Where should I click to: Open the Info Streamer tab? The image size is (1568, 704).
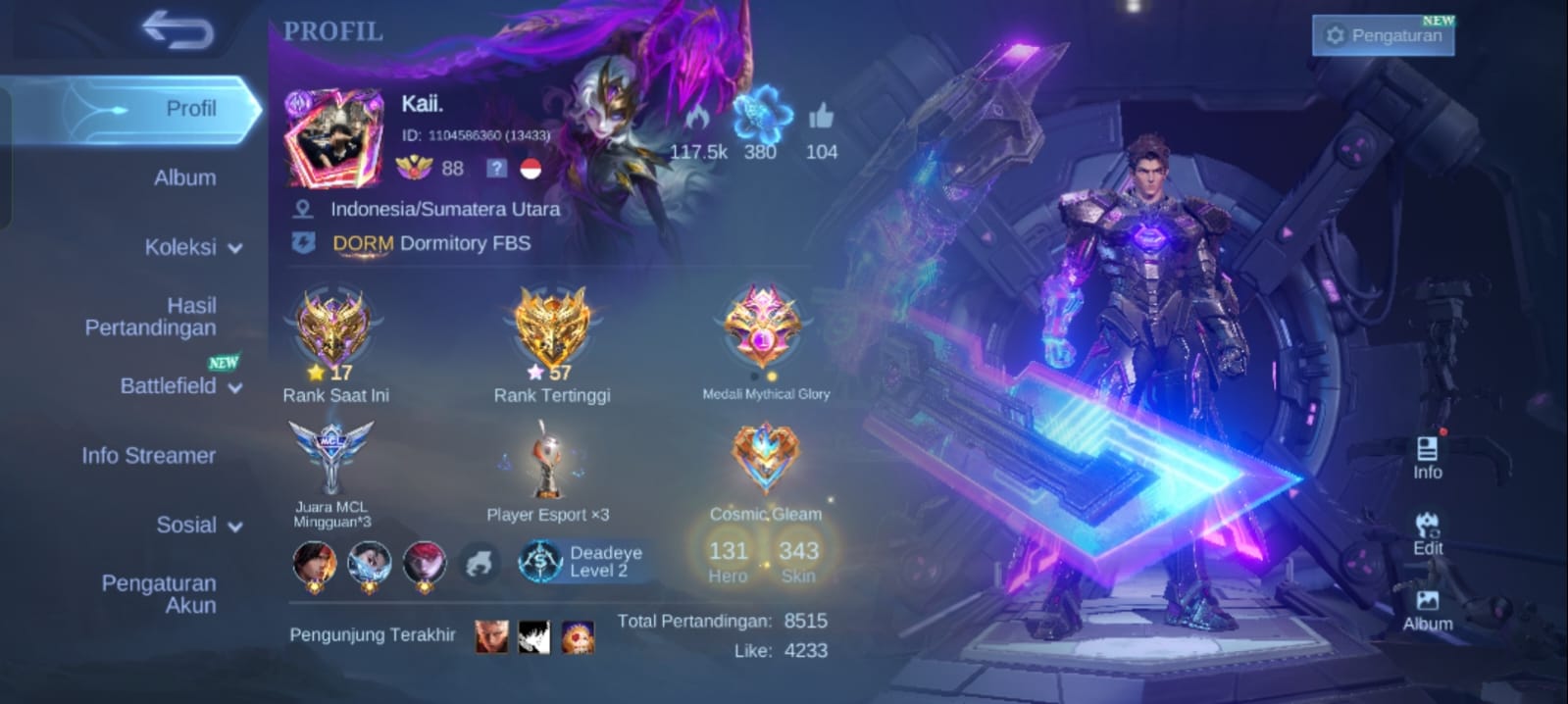click(149, 455)
